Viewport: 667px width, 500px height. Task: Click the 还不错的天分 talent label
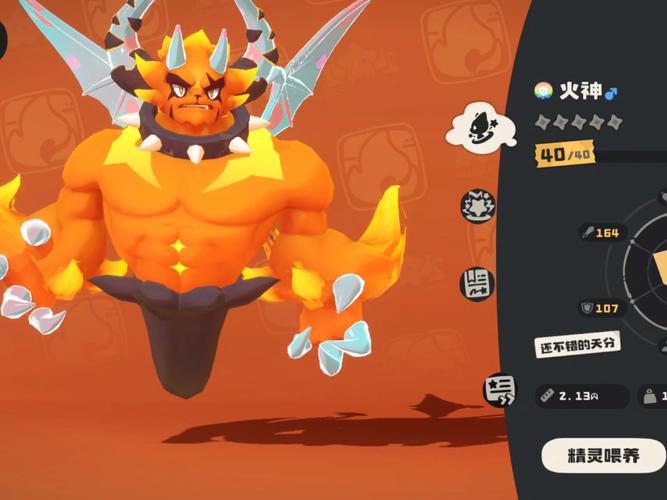[x=575, y=344]
